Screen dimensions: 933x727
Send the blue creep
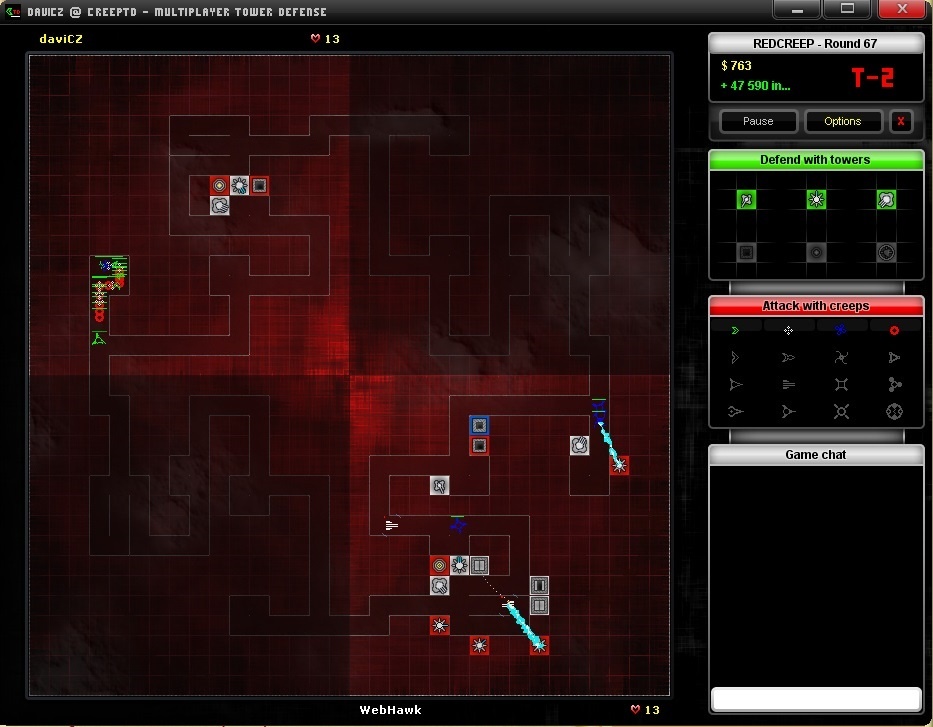pos(841,330)
